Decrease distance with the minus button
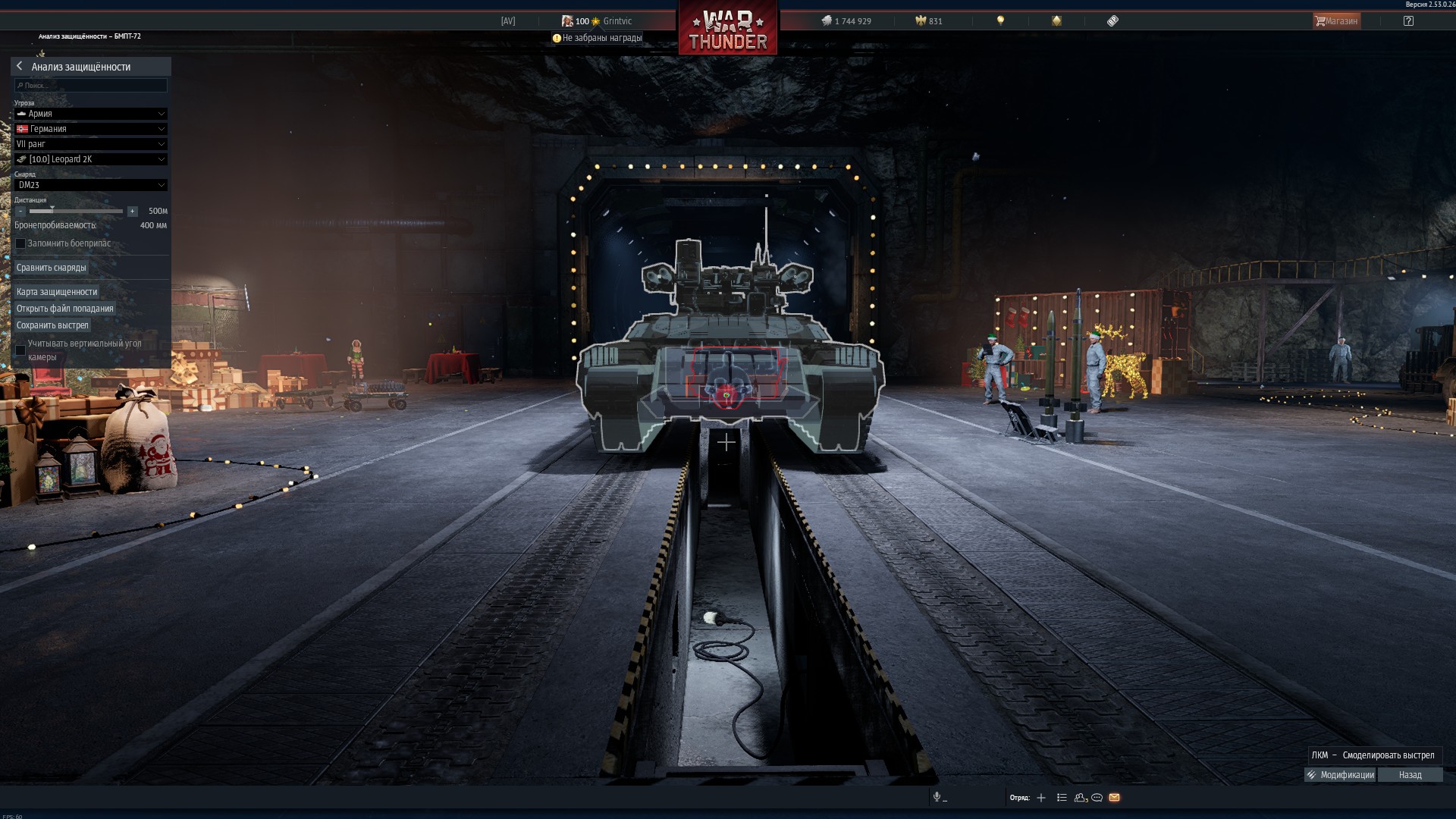 tap(20, 212)
